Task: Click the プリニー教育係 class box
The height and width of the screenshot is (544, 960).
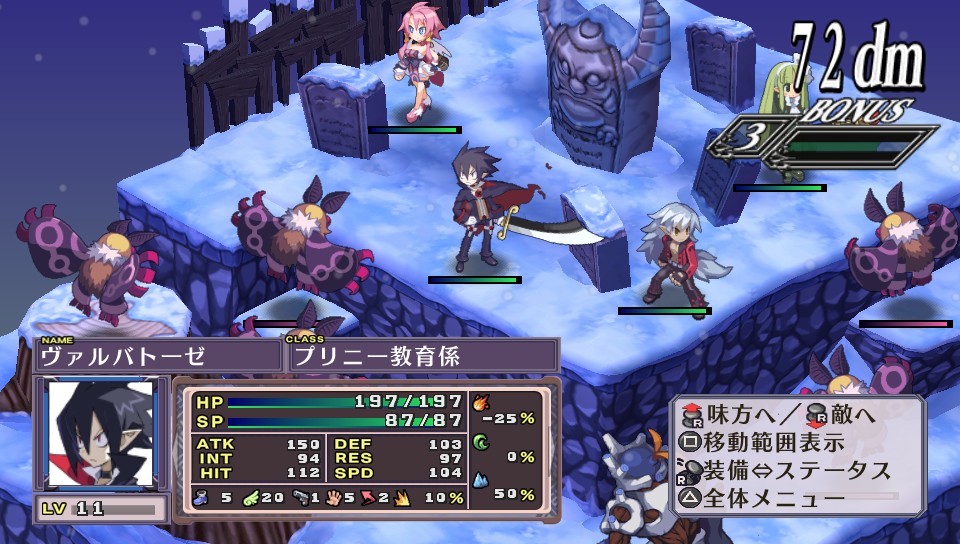Action: coord(421,355)
